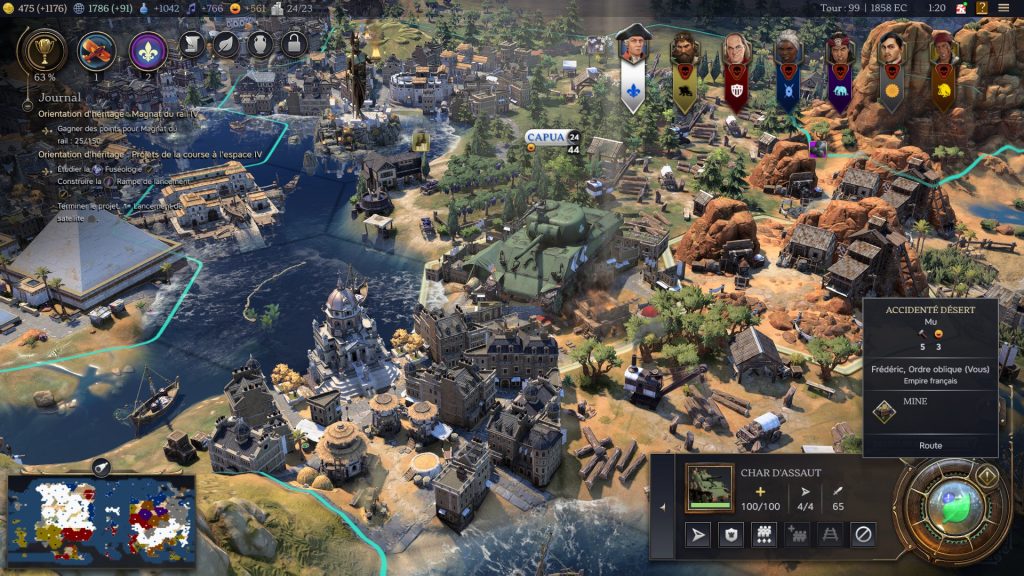Open the victory progress trophy panel
Image resolution: width=1024 pixels, height=576 pixels.
[44, 48]
